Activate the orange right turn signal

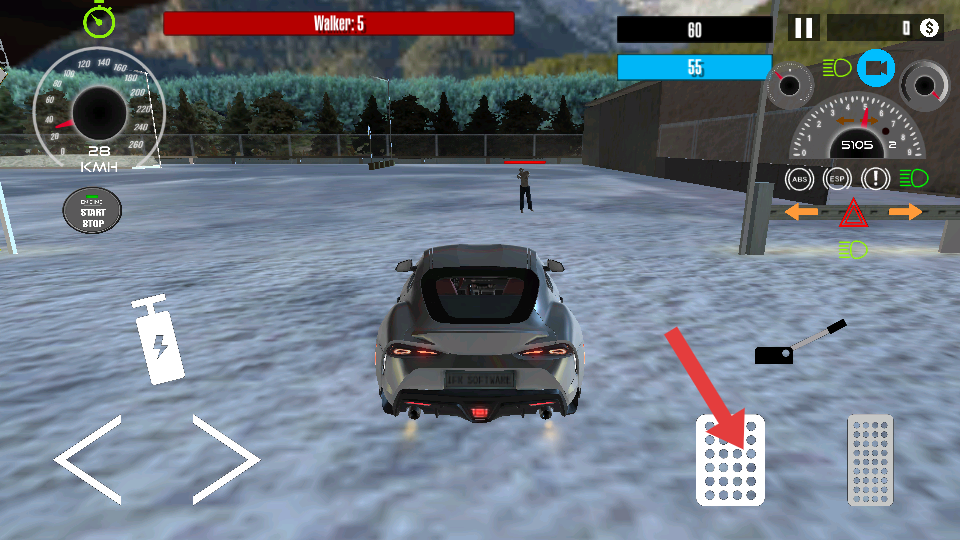click(905, 212)
